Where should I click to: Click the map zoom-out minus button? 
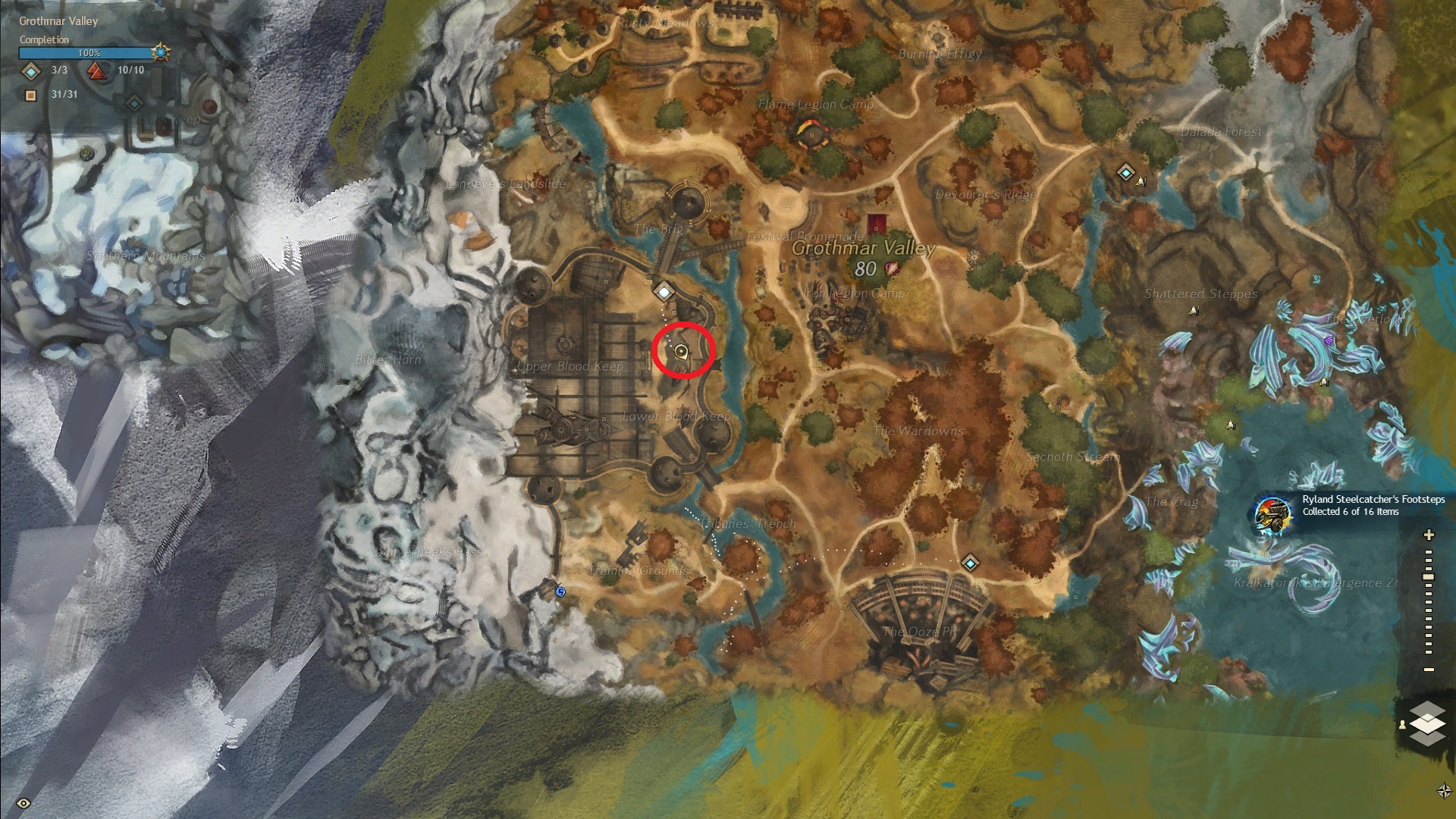click(1429, 670)
